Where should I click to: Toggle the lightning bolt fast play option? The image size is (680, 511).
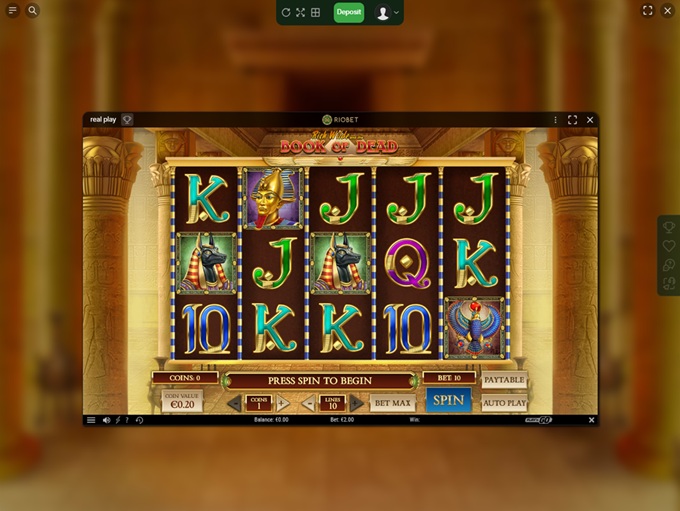(117, 420)
